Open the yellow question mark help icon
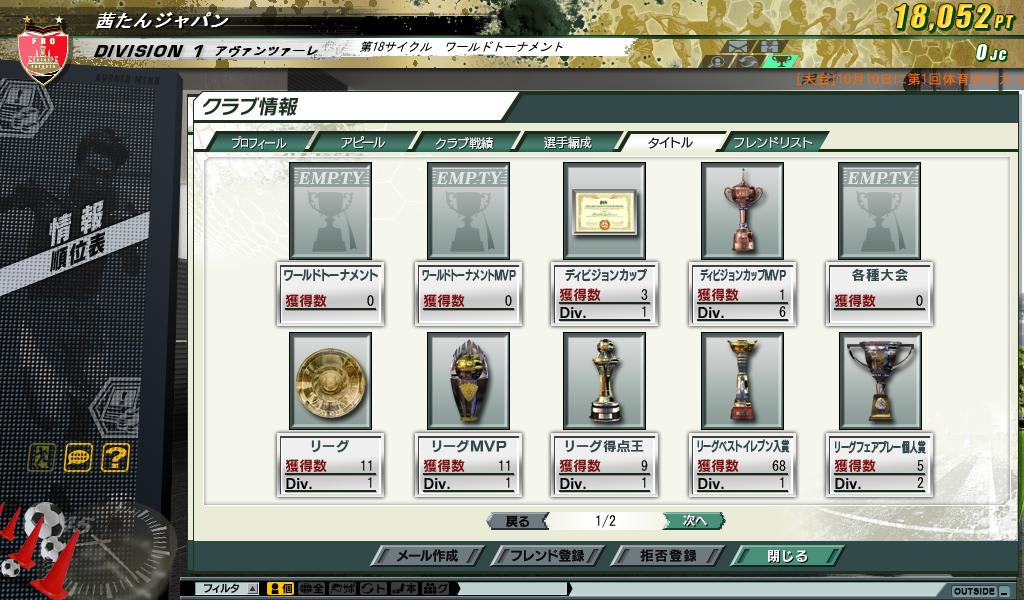1024x600 pixels. click(x=116, y=458)
